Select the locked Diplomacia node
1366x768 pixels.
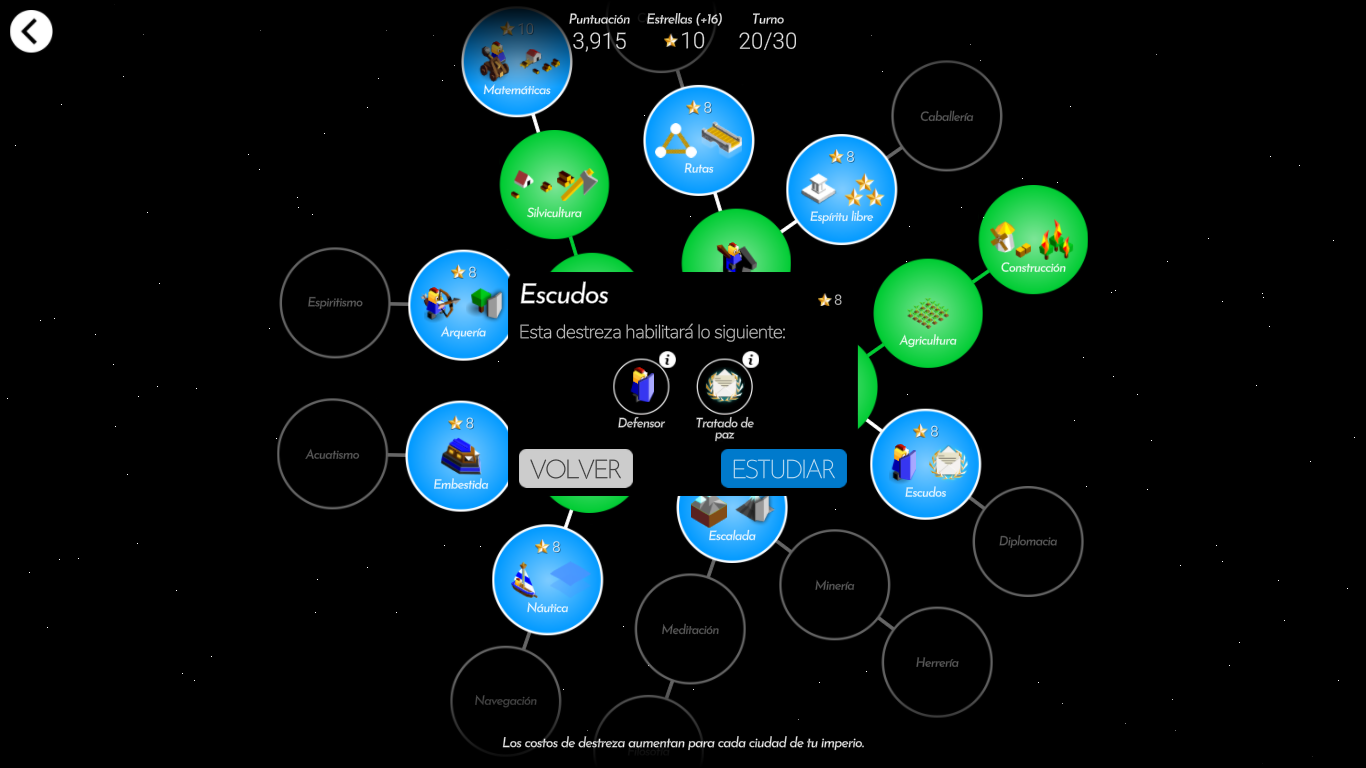pyautogui.click(x=1027, y=541)
